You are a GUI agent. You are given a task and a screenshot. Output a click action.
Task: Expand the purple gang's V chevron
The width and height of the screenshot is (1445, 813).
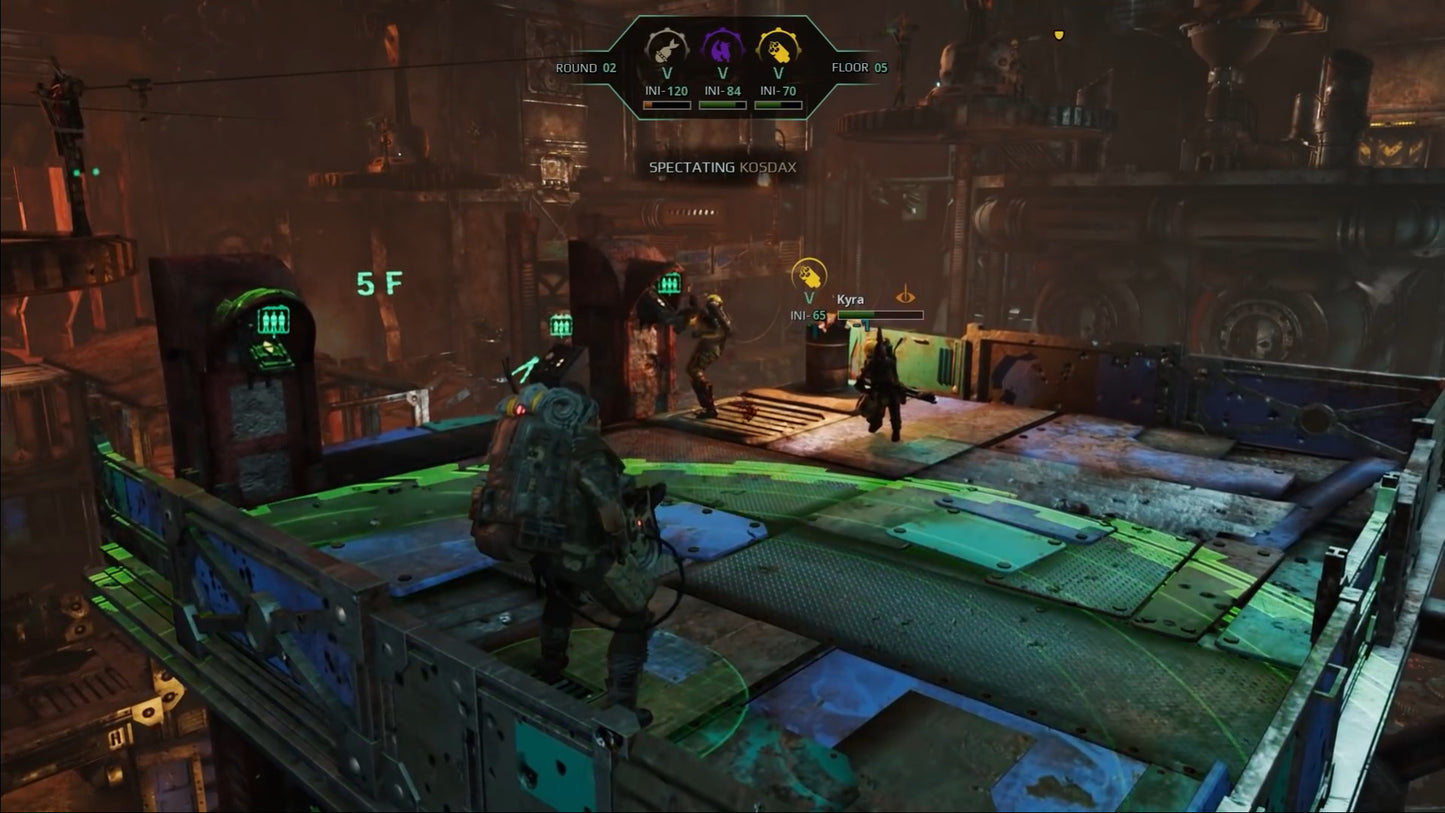pyautogui.click(x=721, y=72)
